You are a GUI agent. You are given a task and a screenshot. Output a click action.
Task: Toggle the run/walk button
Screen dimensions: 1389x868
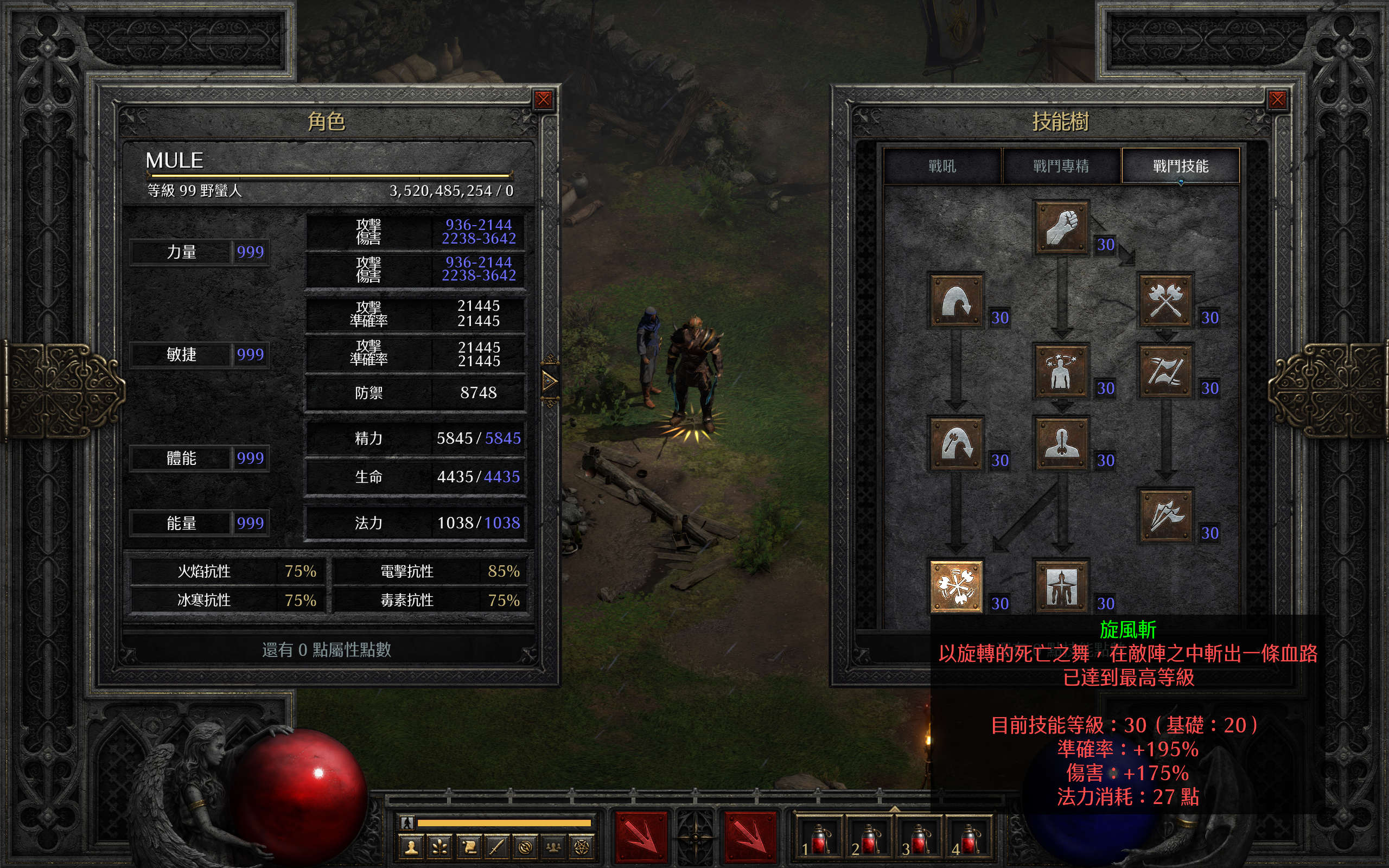407,822
